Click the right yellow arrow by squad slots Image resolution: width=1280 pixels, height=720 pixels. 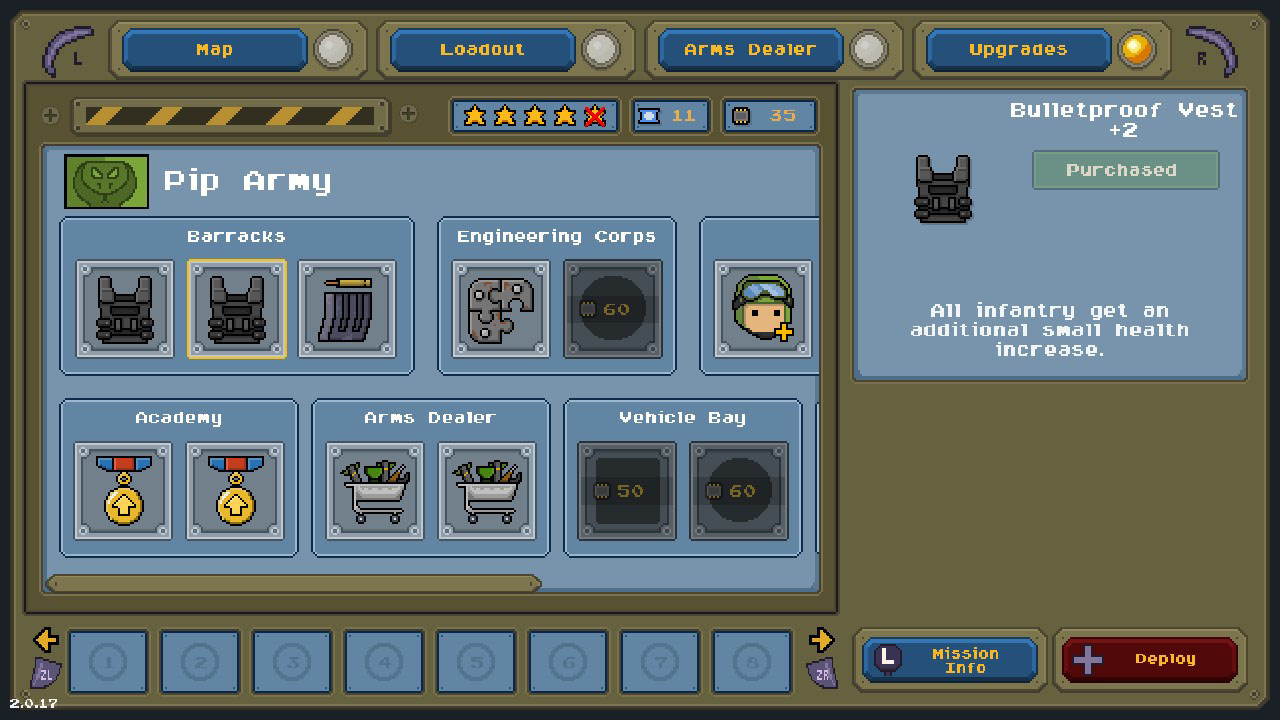point(821,639)
